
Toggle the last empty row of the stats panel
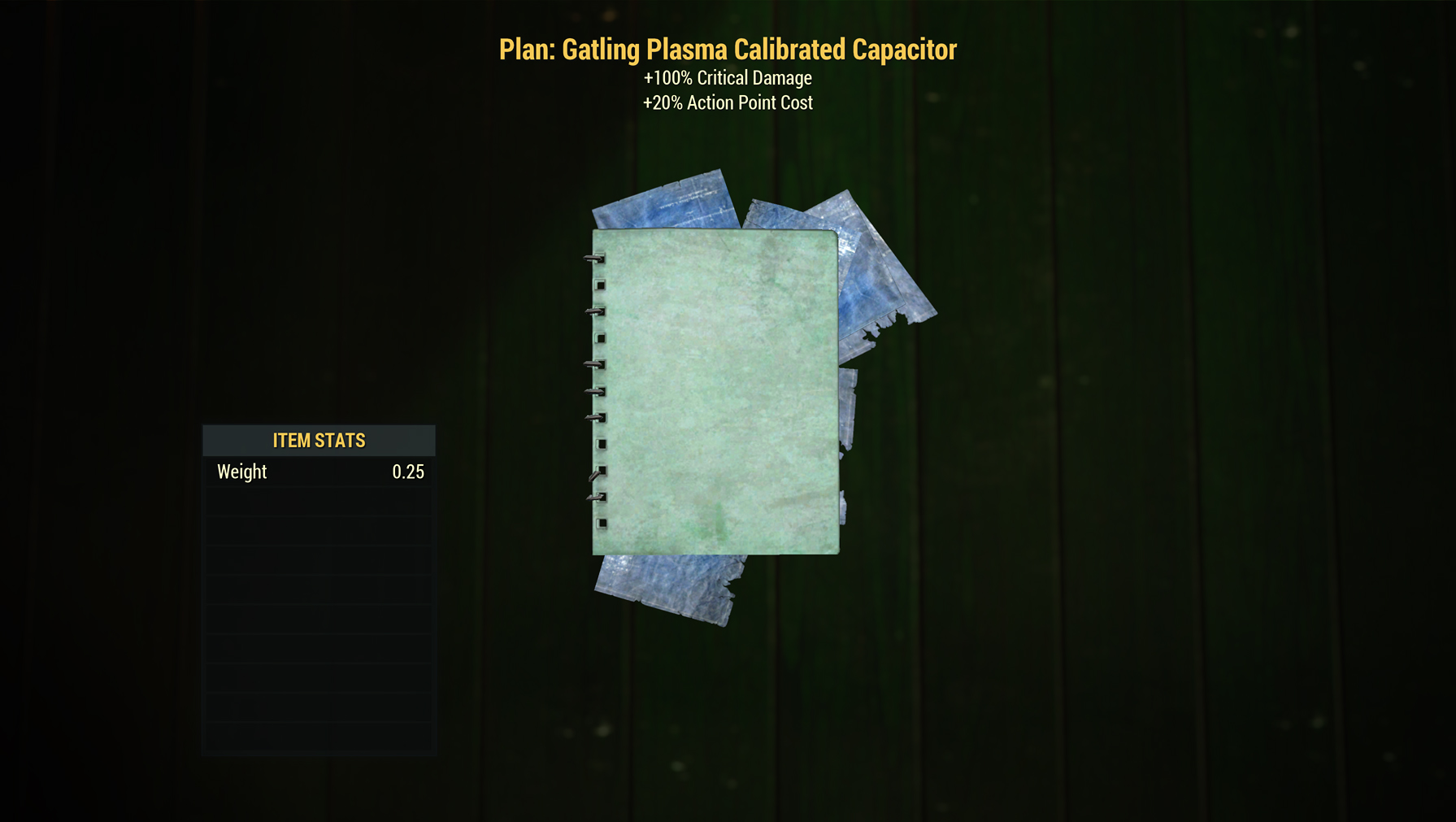[318, 736]
